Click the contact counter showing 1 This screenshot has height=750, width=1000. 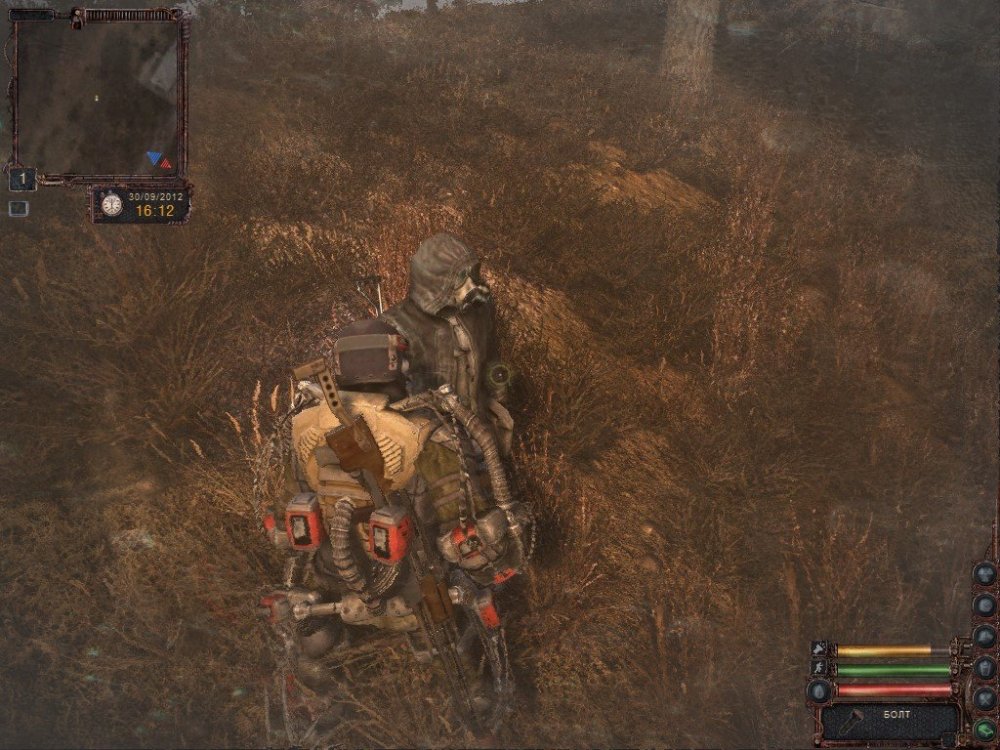coord(22,180)
